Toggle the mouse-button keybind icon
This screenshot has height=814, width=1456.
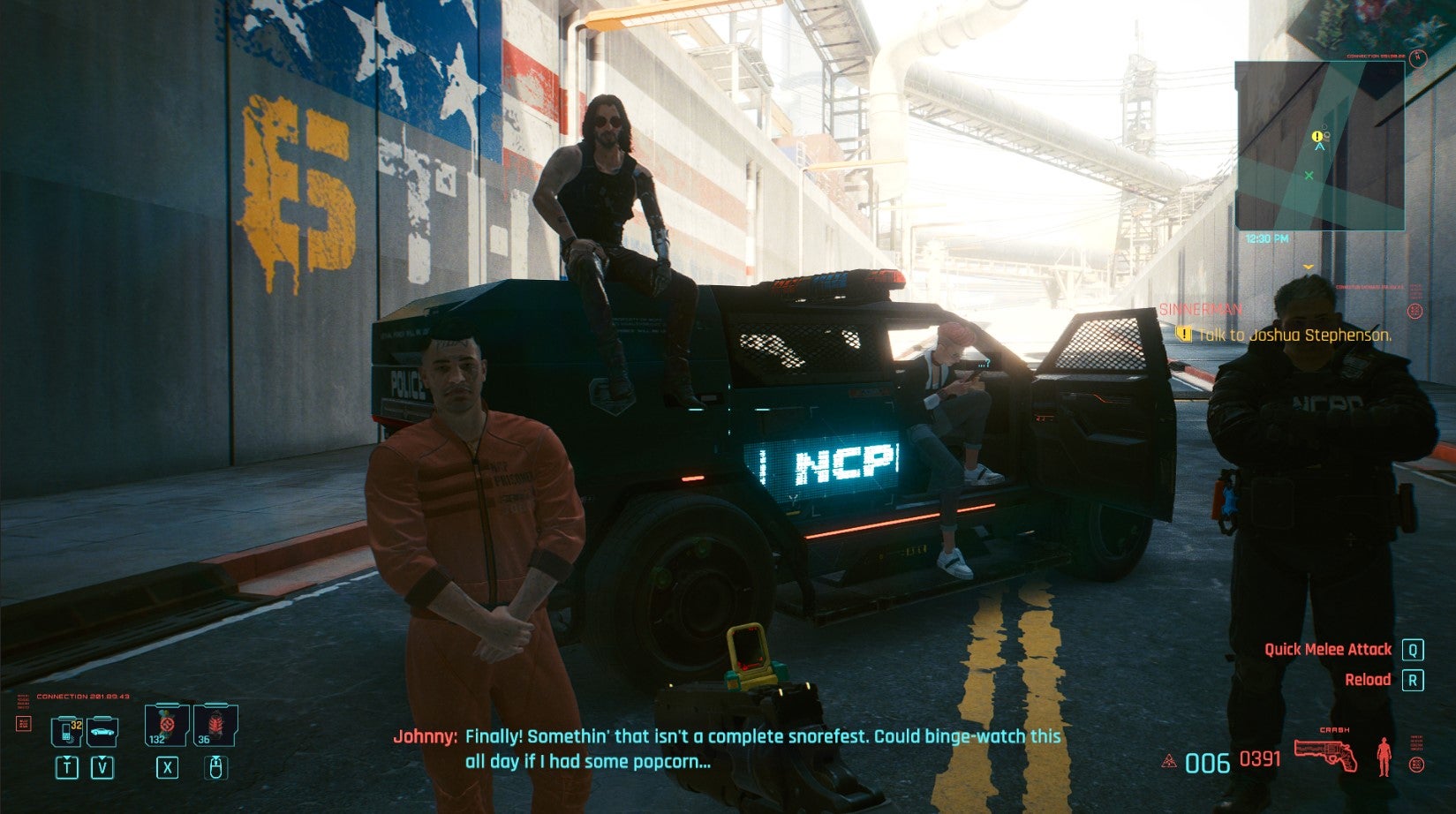216,768
